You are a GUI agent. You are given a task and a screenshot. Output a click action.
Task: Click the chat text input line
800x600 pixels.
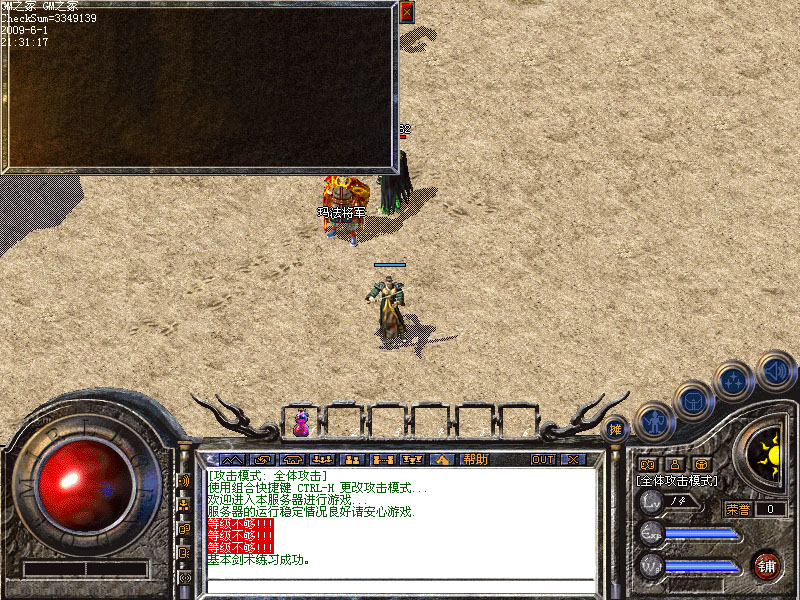pos(400,584)
